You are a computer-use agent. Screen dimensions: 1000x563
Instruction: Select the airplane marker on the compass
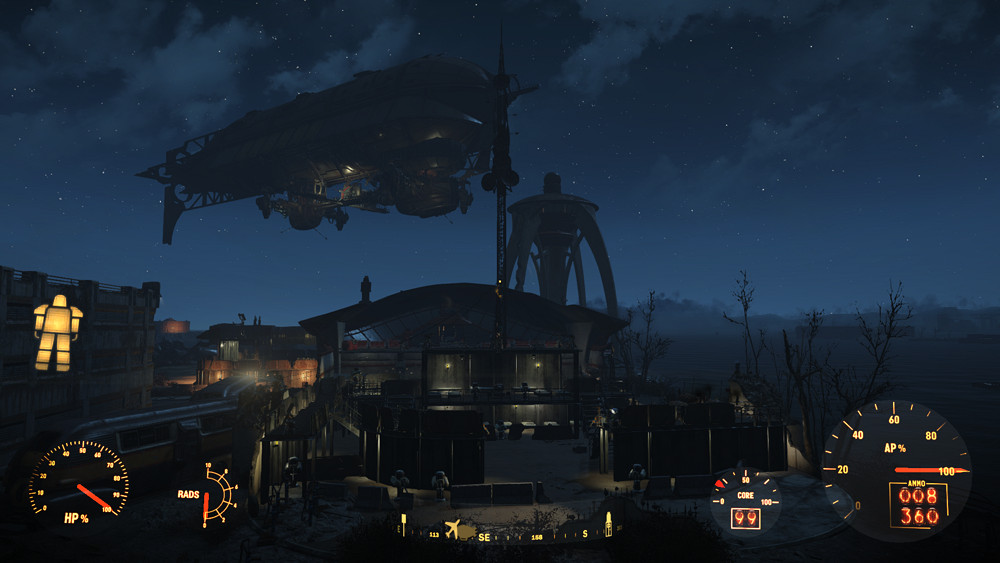452,527
